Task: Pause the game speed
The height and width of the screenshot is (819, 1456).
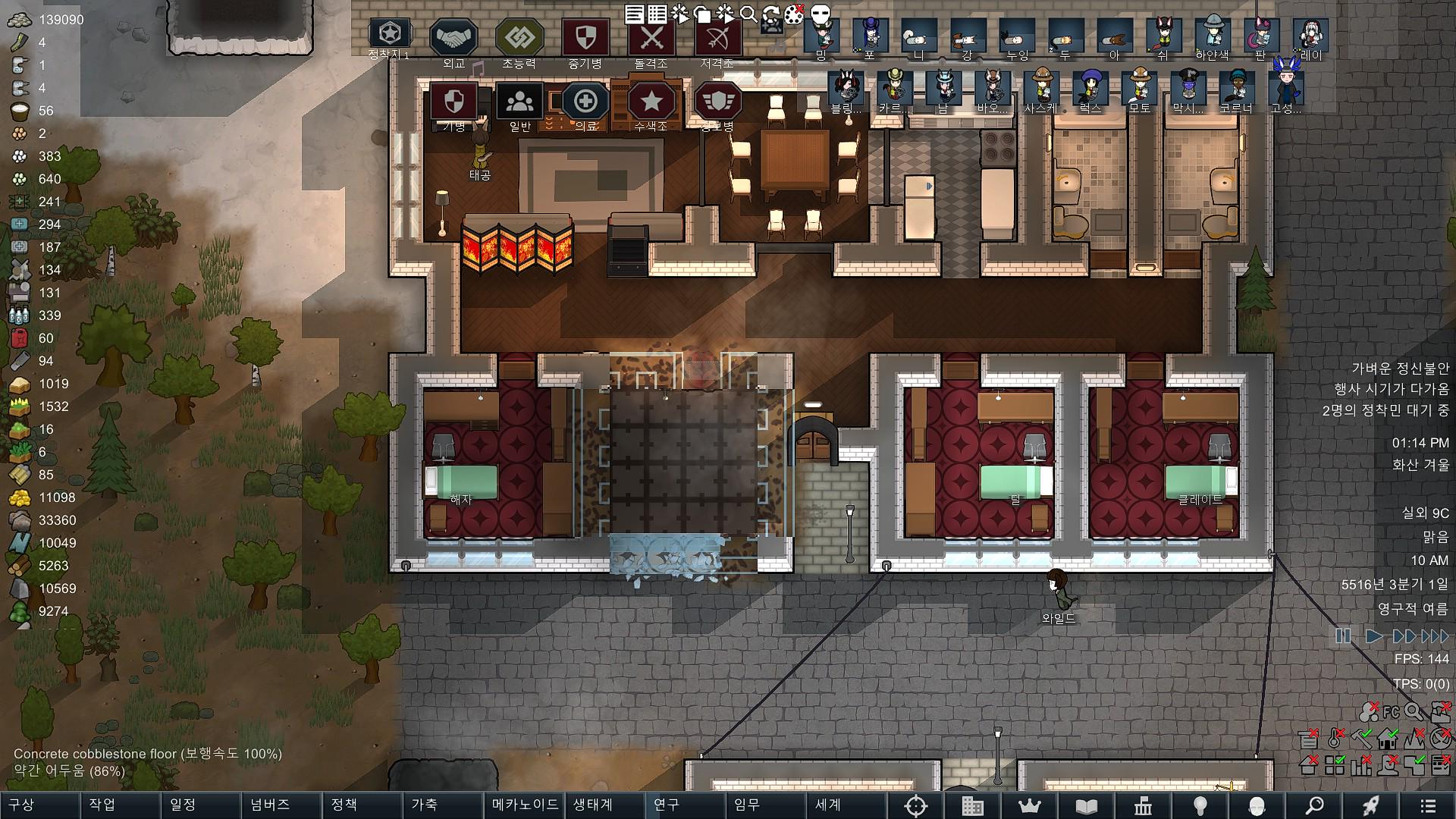Action: (x=1343, y=636)
